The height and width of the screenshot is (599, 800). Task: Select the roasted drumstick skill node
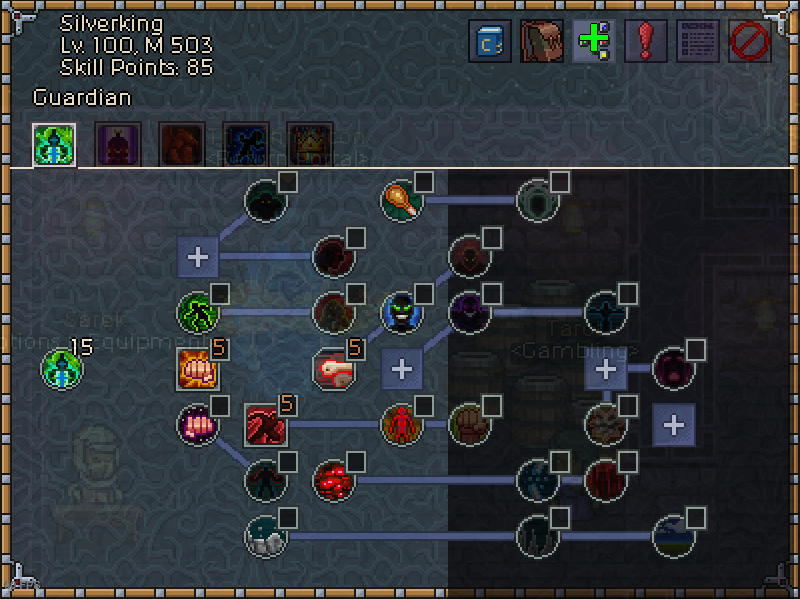(x=401, y=201)
